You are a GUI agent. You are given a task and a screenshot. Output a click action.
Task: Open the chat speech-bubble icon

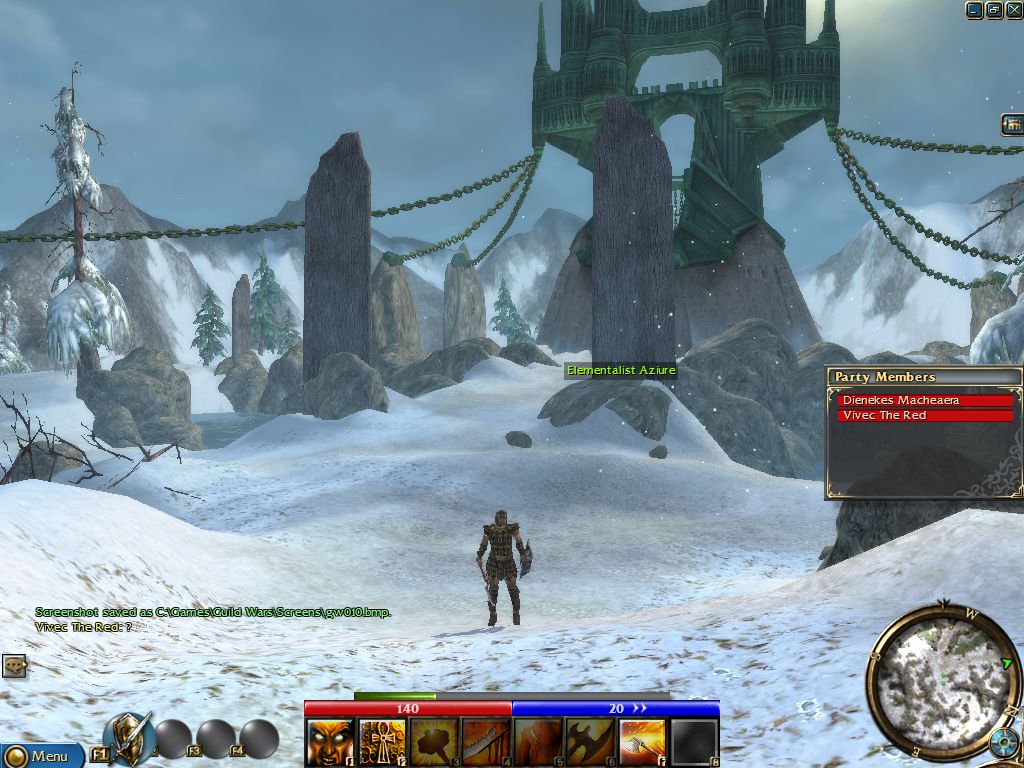14,665
